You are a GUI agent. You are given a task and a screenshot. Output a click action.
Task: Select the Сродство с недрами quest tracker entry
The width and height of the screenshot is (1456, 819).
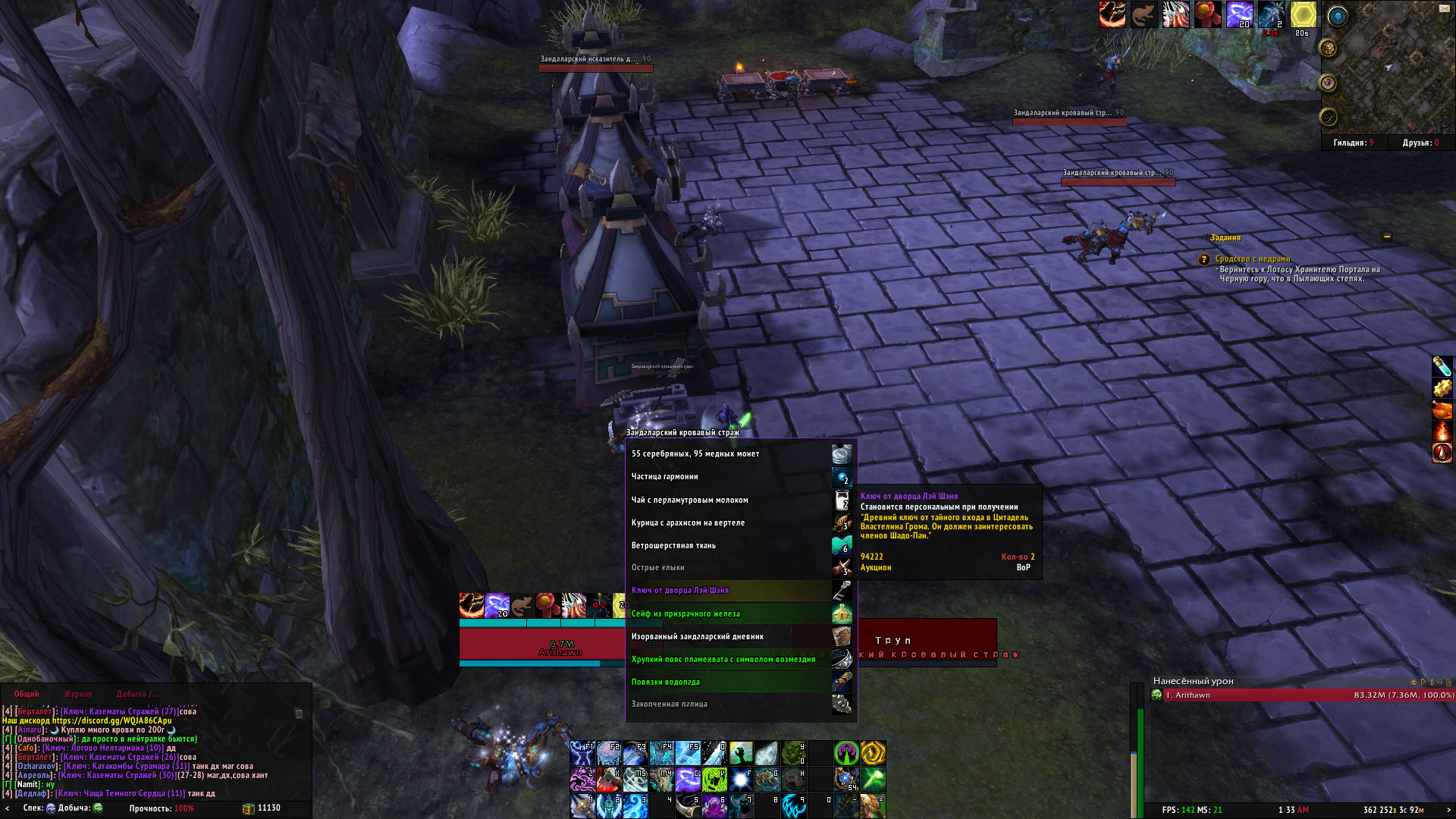[1252, 259]
